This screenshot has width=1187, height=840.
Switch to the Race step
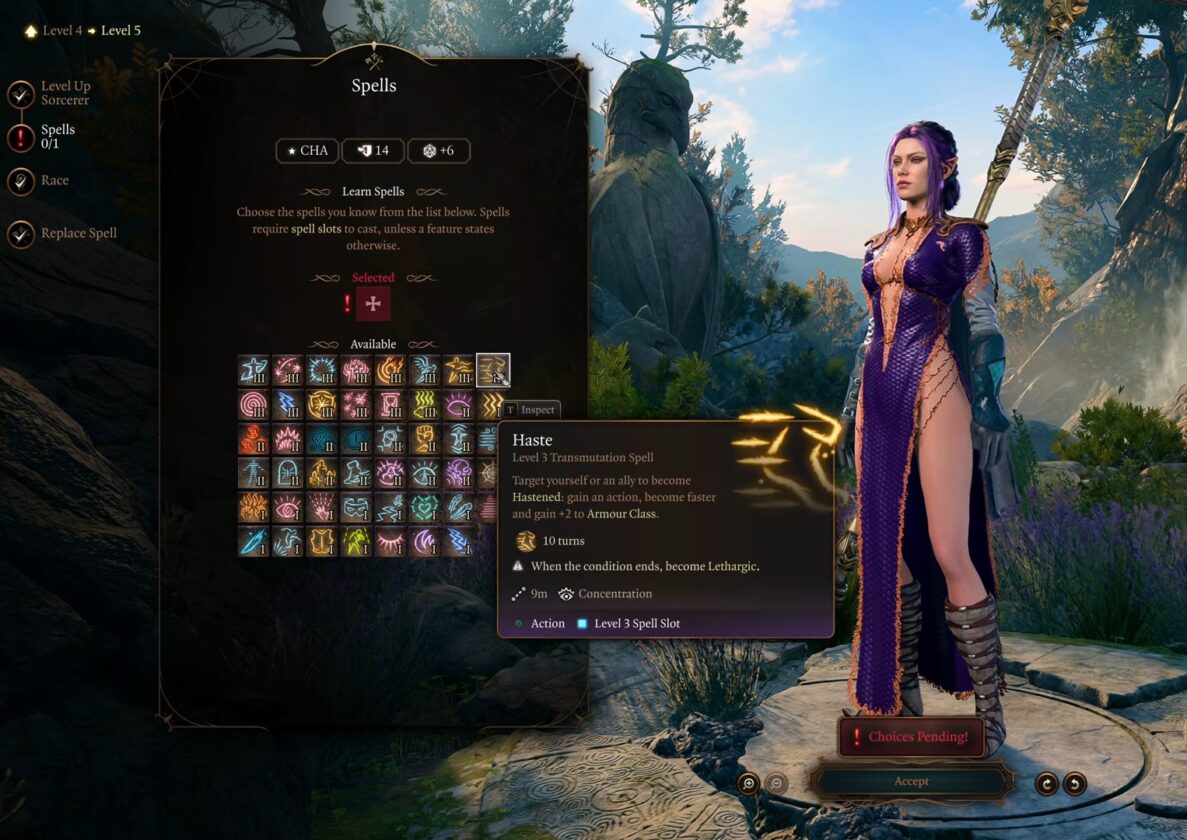point(54,181)
